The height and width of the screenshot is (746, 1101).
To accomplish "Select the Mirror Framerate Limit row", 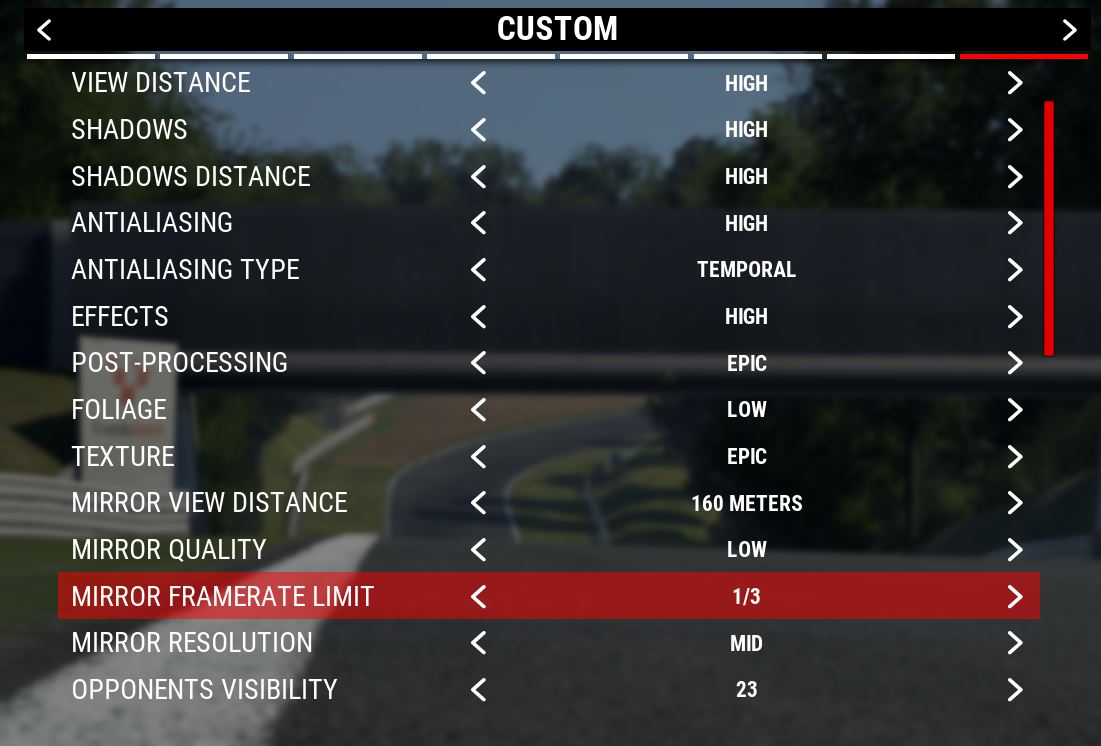I will click(223, 597).
